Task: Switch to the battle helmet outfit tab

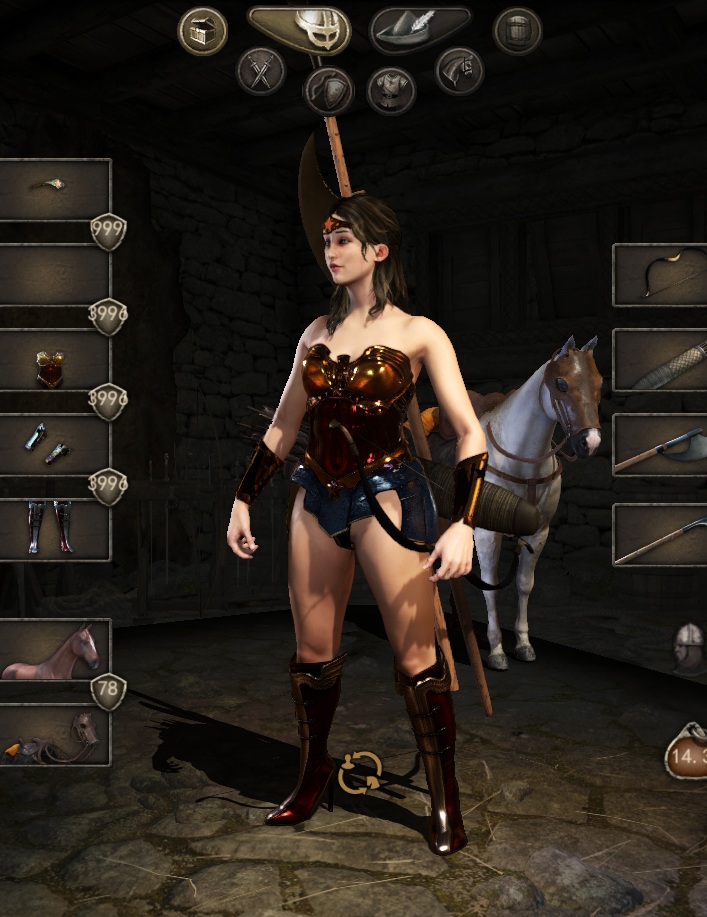Action: [299, 29]
